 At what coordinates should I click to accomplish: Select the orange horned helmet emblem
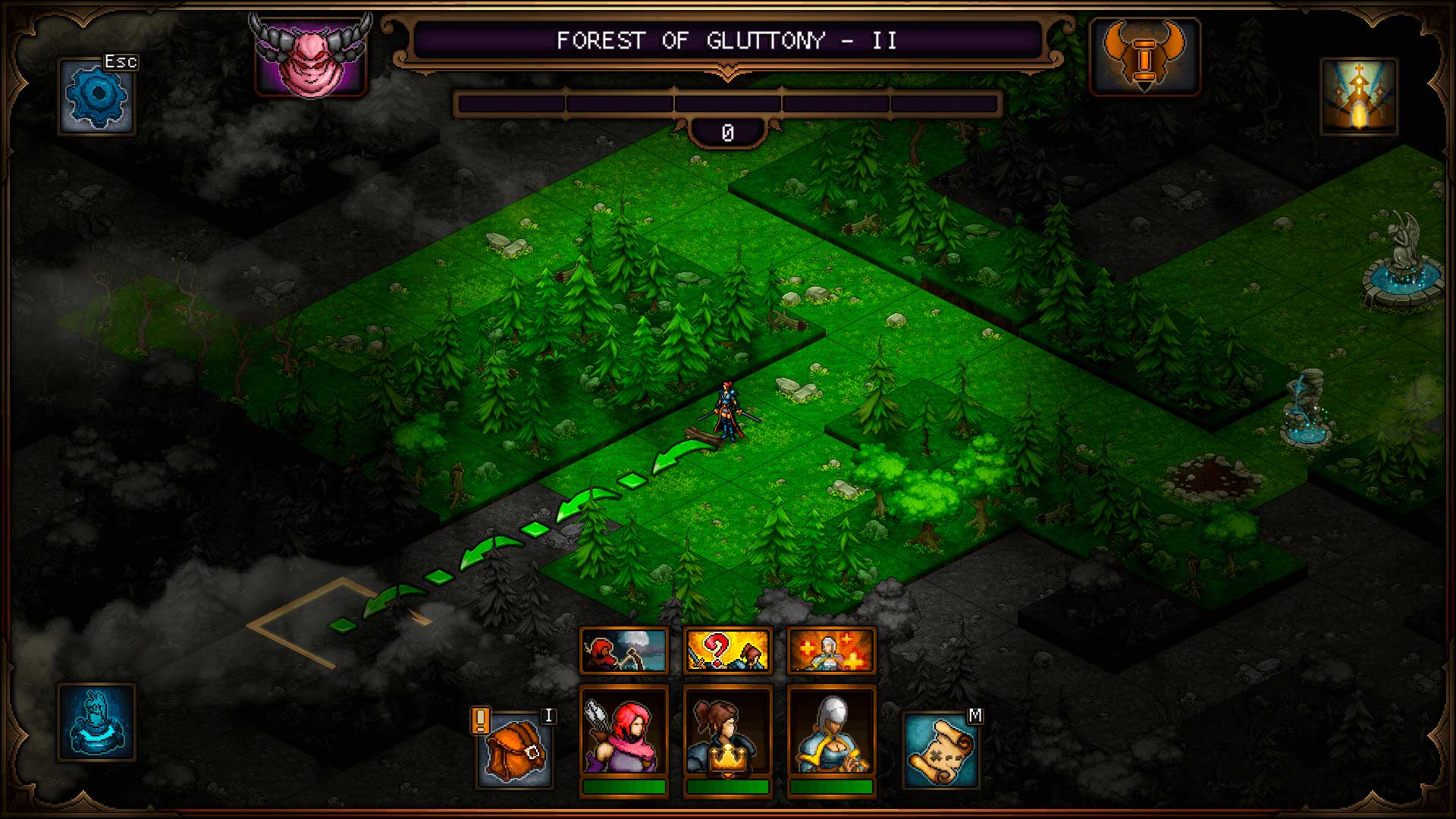tap(1144, 57)
